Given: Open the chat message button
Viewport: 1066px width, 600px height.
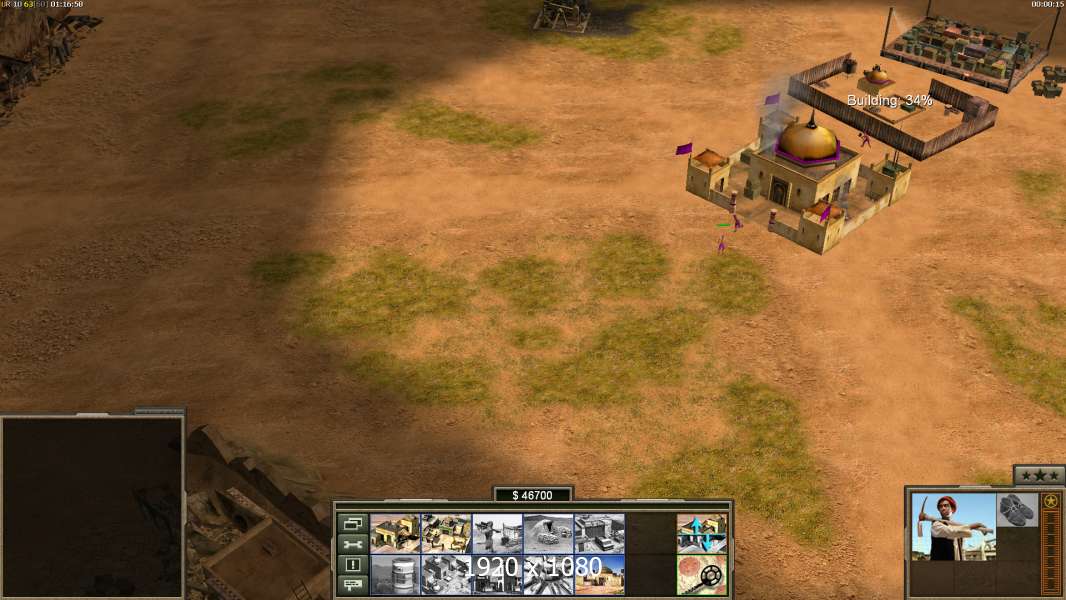Looking at the screenshot, I should click(352, 585).
